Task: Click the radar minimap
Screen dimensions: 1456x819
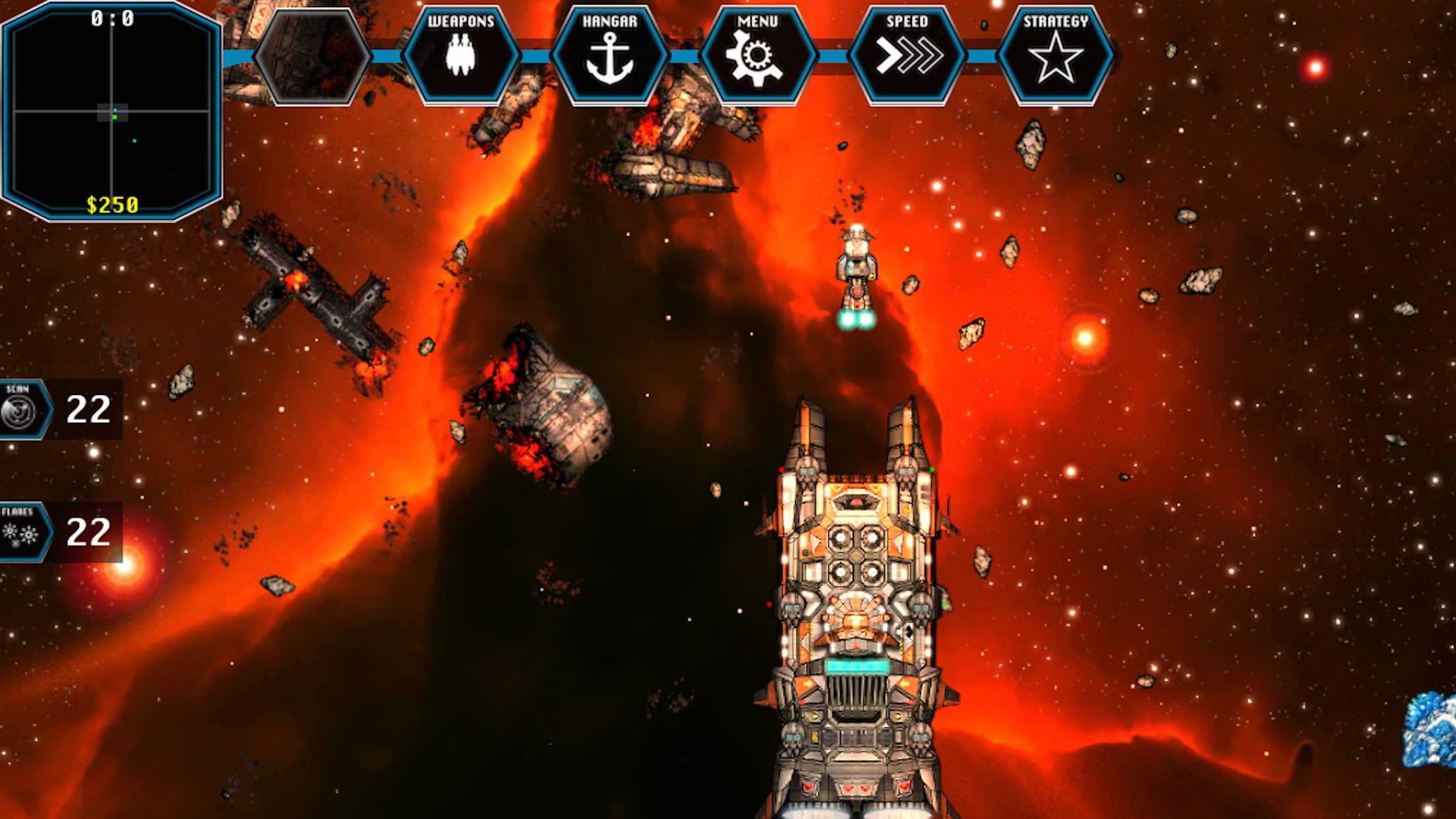Action: [111, 111]
